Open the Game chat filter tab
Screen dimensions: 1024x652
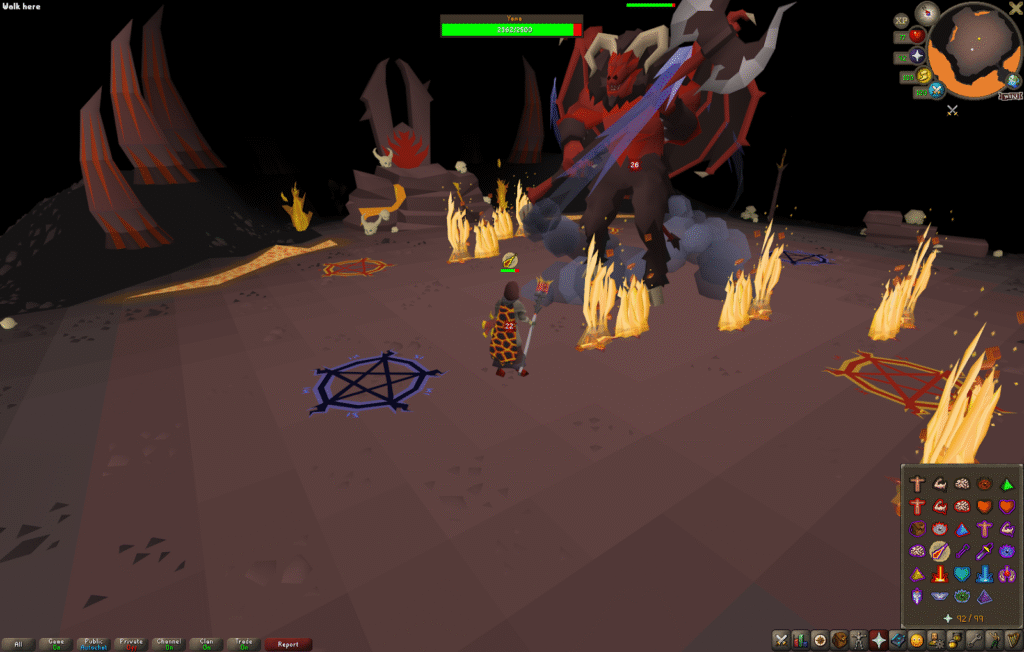pos(56,644)
